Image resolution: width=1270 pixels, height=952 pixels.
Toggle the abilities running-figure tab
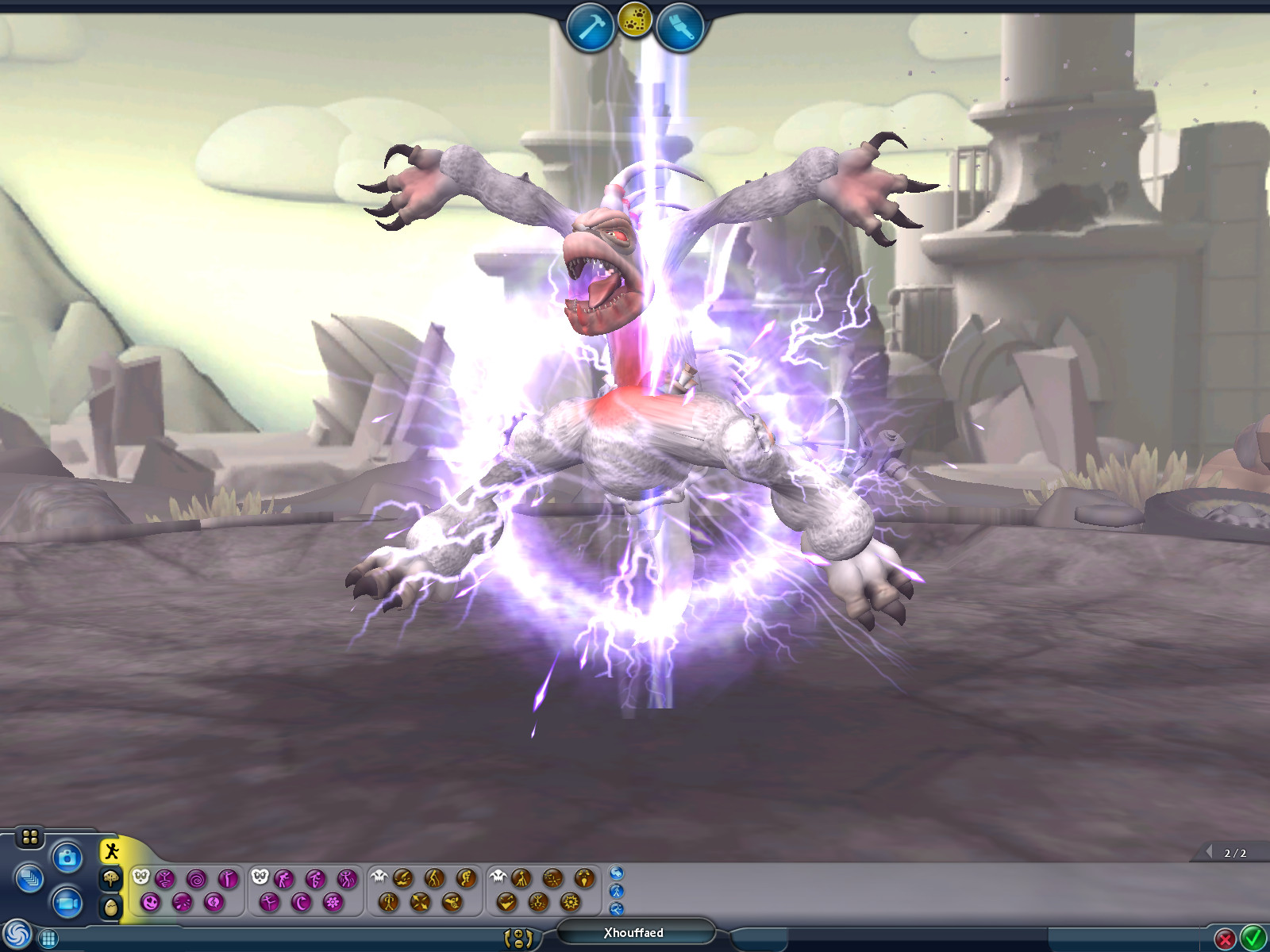111,850
